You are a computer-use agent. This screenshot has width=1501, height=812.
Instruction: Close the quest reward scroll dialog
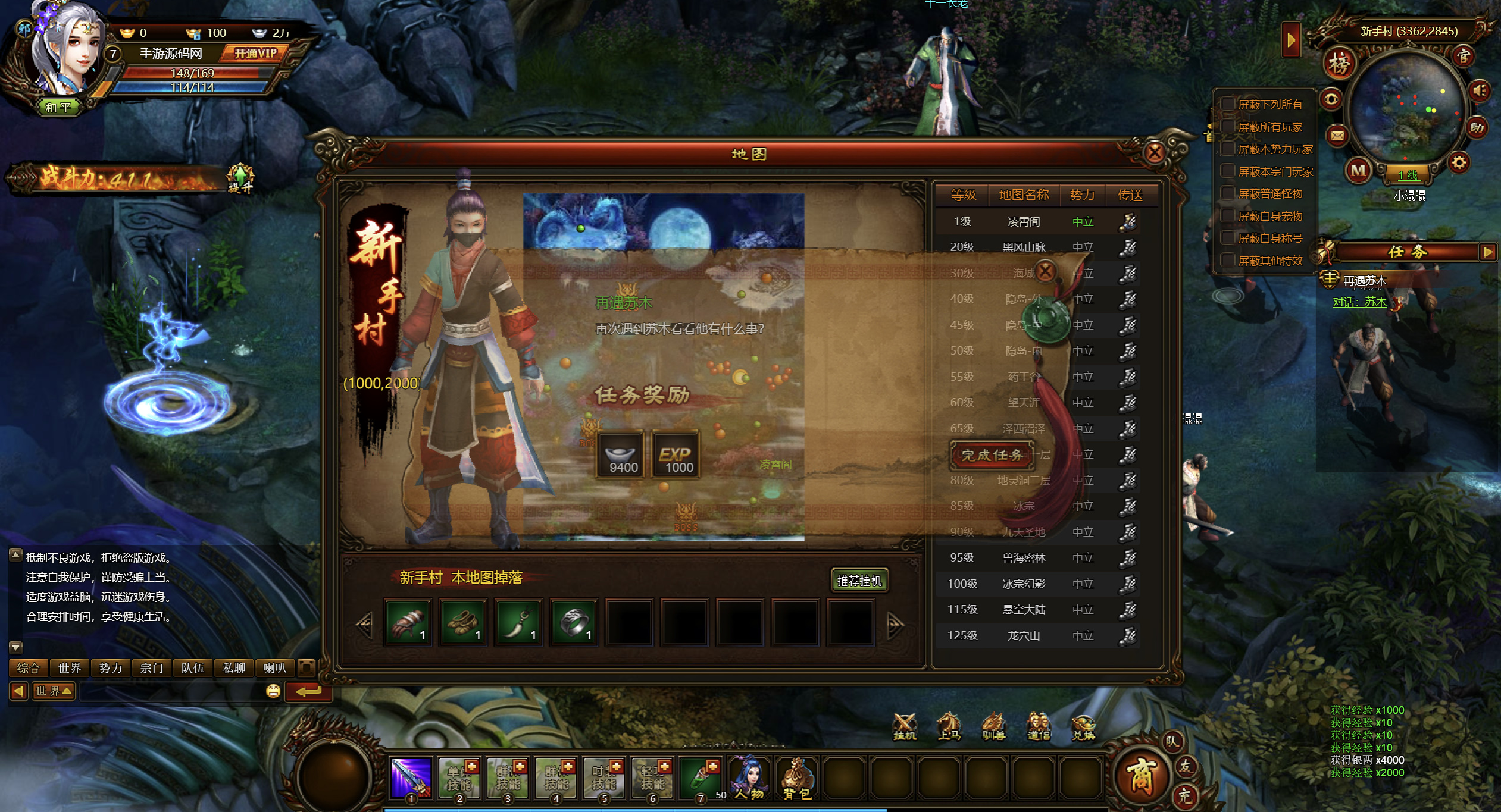tap(1045, 272)
